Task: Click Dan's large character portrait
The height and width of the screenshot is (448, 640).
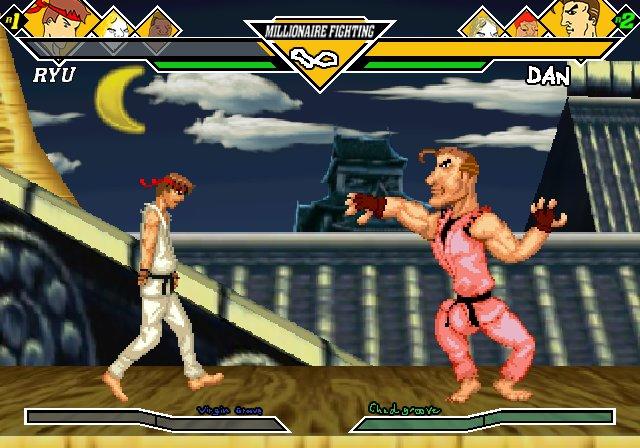Action: coord(582,18)
